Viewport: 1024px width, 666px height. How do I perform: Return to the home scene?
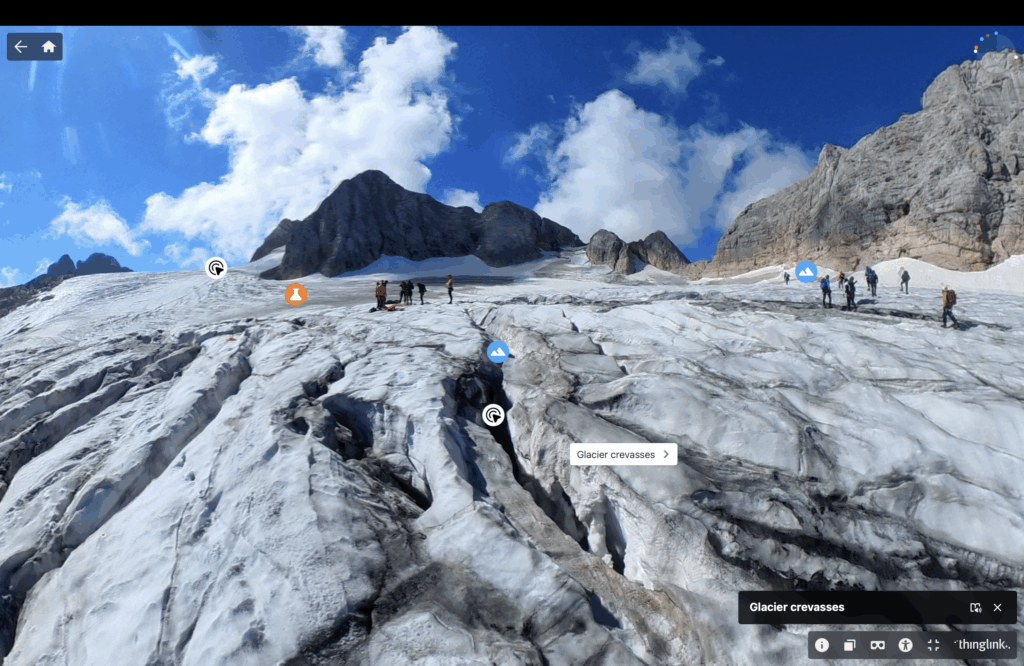coord(48,47)
